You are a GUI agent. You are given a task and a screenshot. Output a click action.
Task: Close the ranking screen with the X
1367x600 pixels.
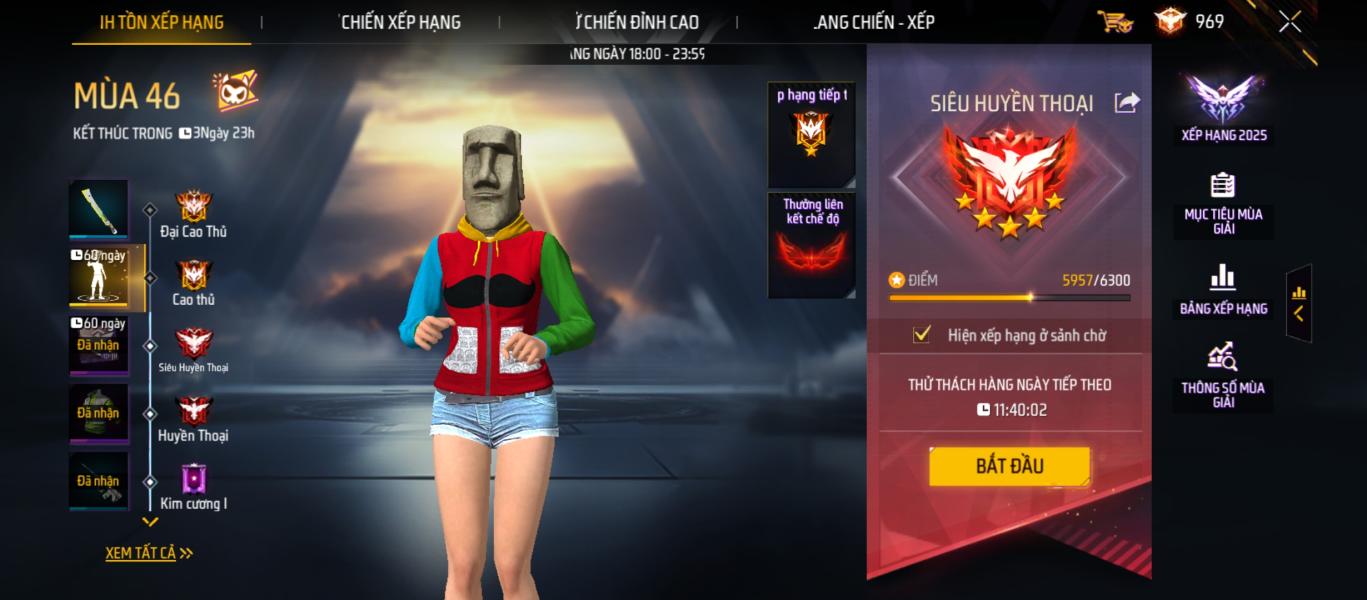coord(1290,21)
